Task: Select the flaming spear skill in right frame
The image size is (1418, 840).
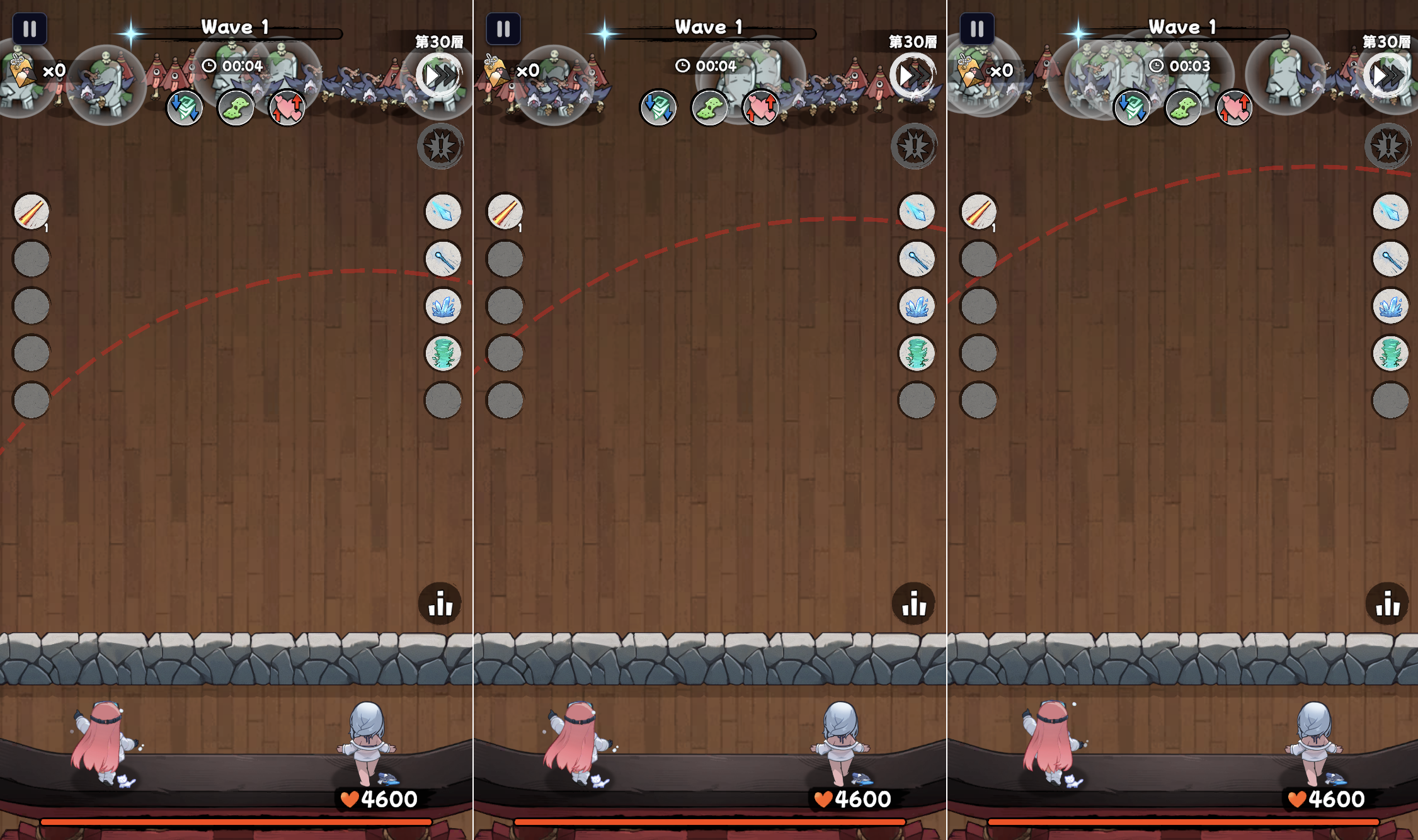Action: (978, 212)
